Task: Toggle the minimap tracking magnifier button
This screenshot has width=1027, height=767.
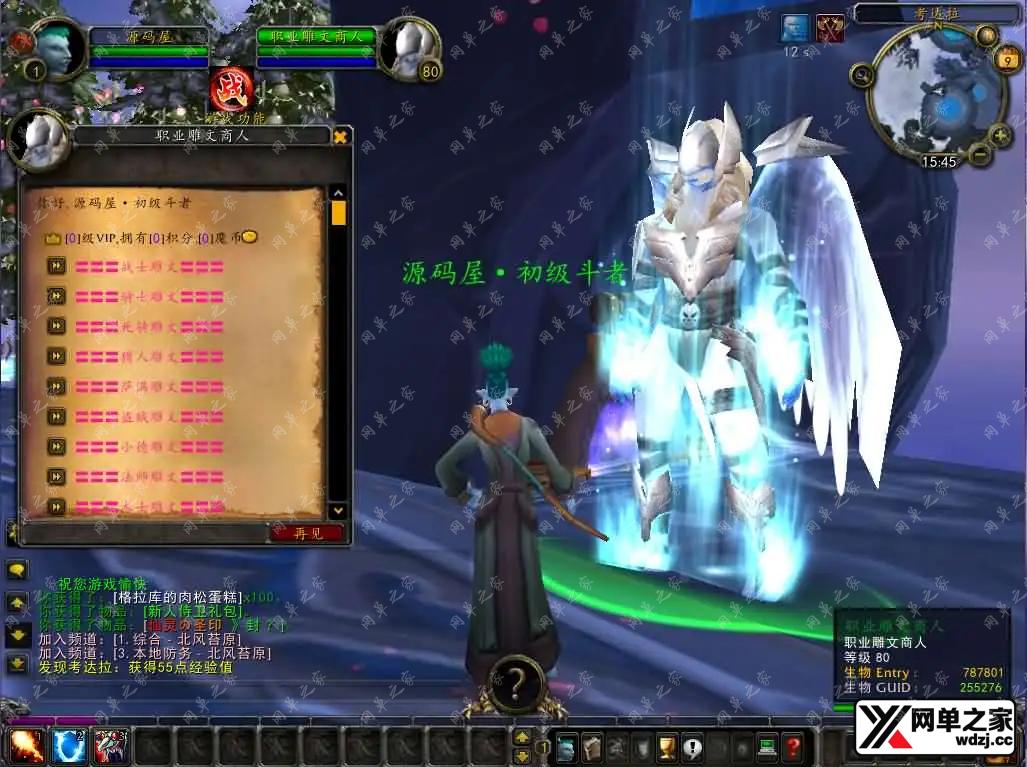Action: [860, 74]
